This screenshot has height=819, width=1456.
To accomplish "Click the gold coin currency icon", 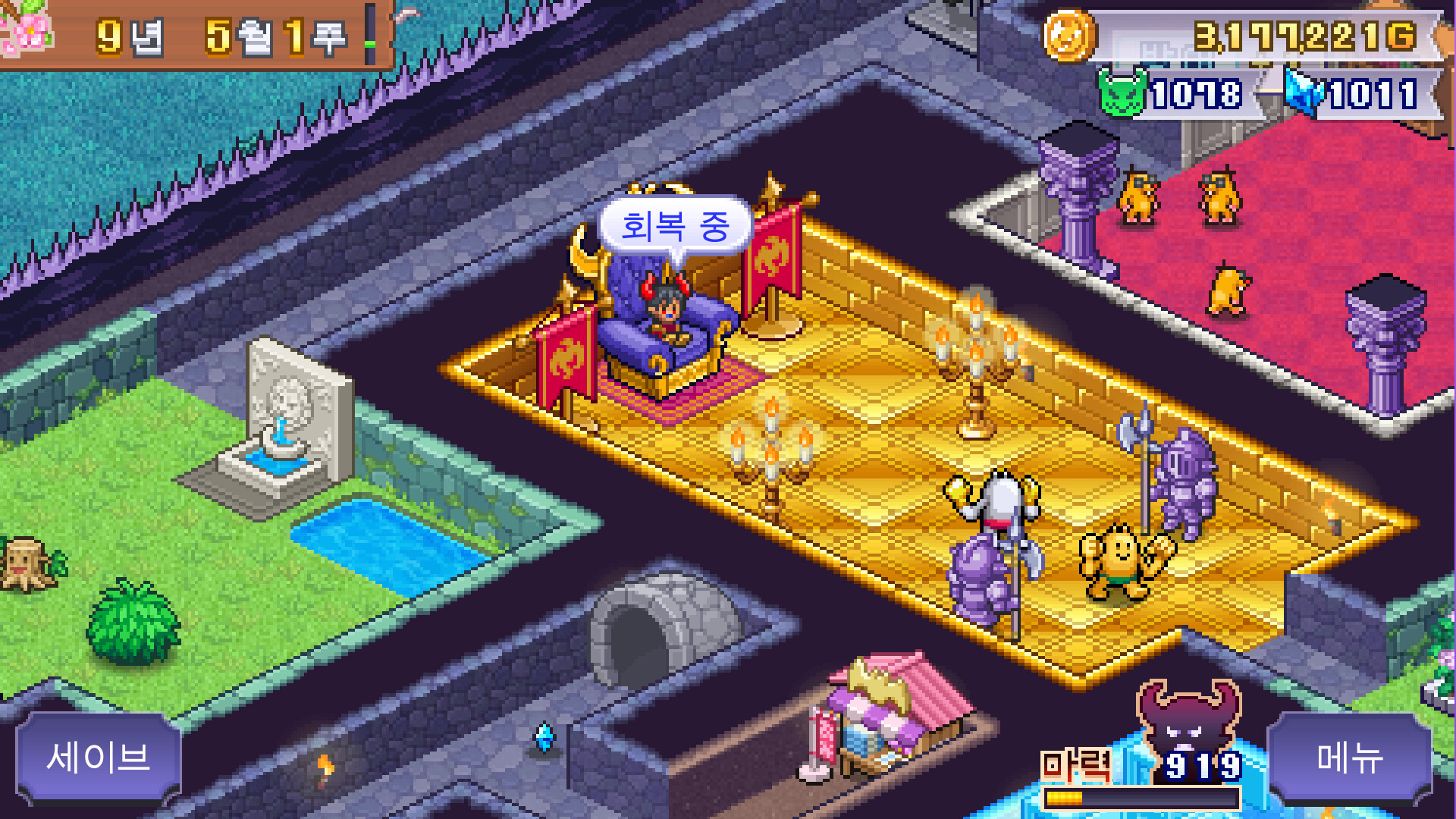I will click(x=1068, y=35).
